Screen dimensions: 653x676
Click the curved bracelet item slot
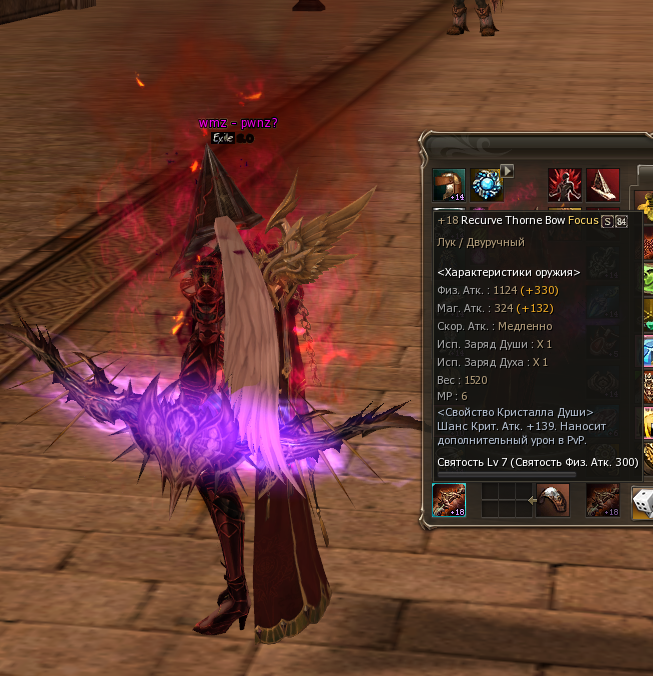coord(553,500)
